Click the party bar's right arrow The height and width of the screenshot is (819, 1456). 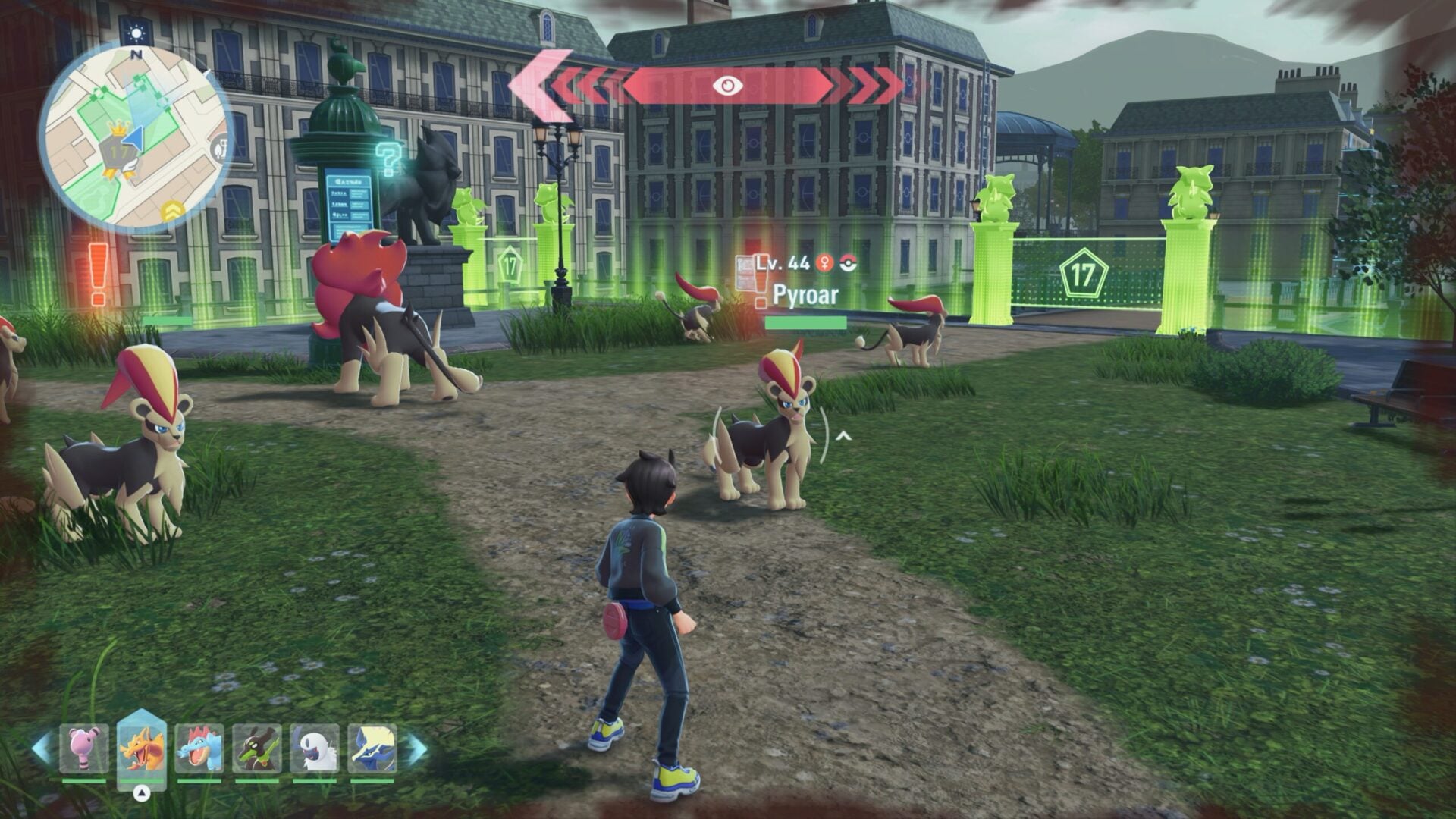(416, 749)
